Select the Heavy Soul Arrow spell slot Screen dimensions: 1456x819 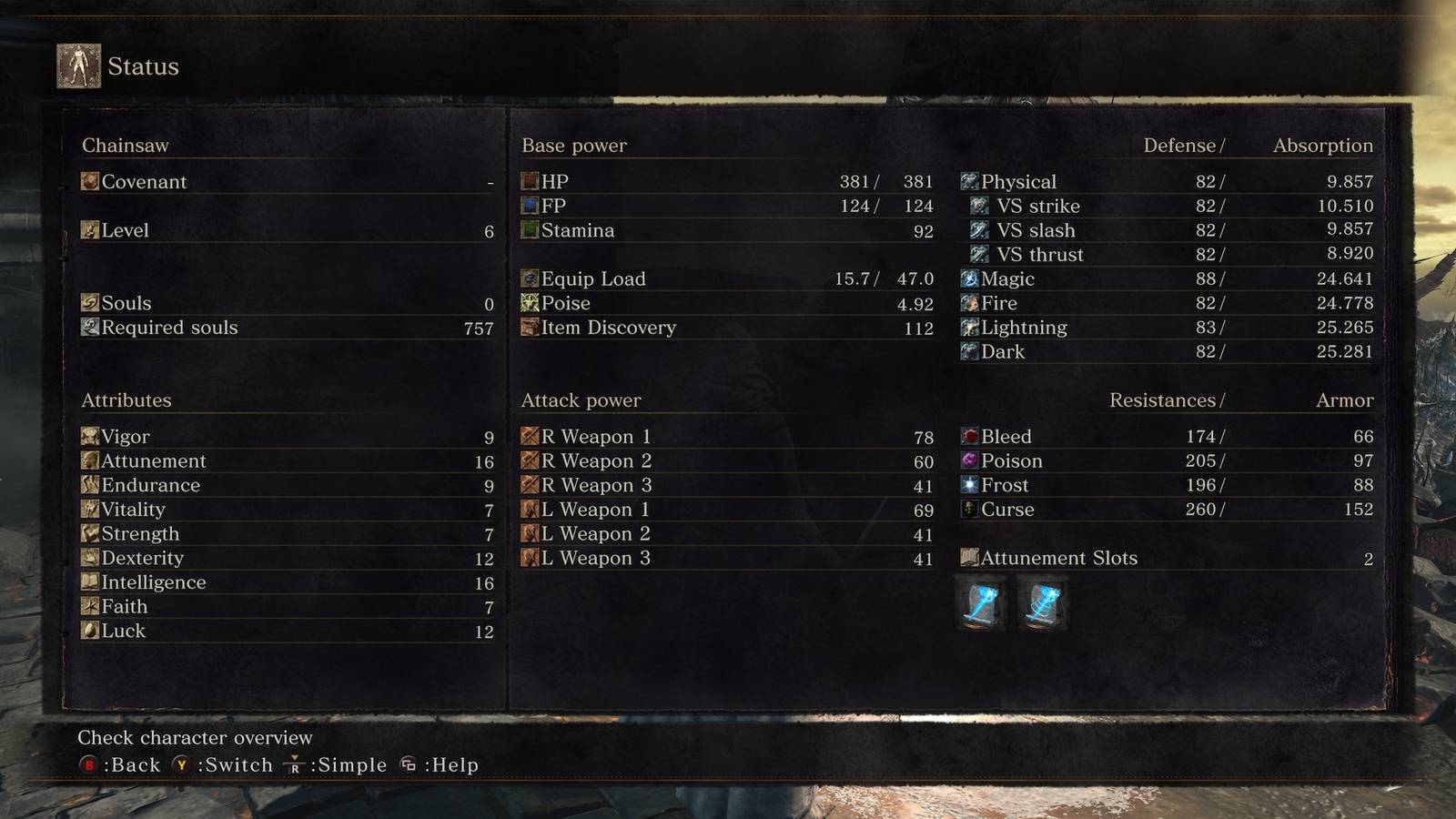click(1042, 605)
